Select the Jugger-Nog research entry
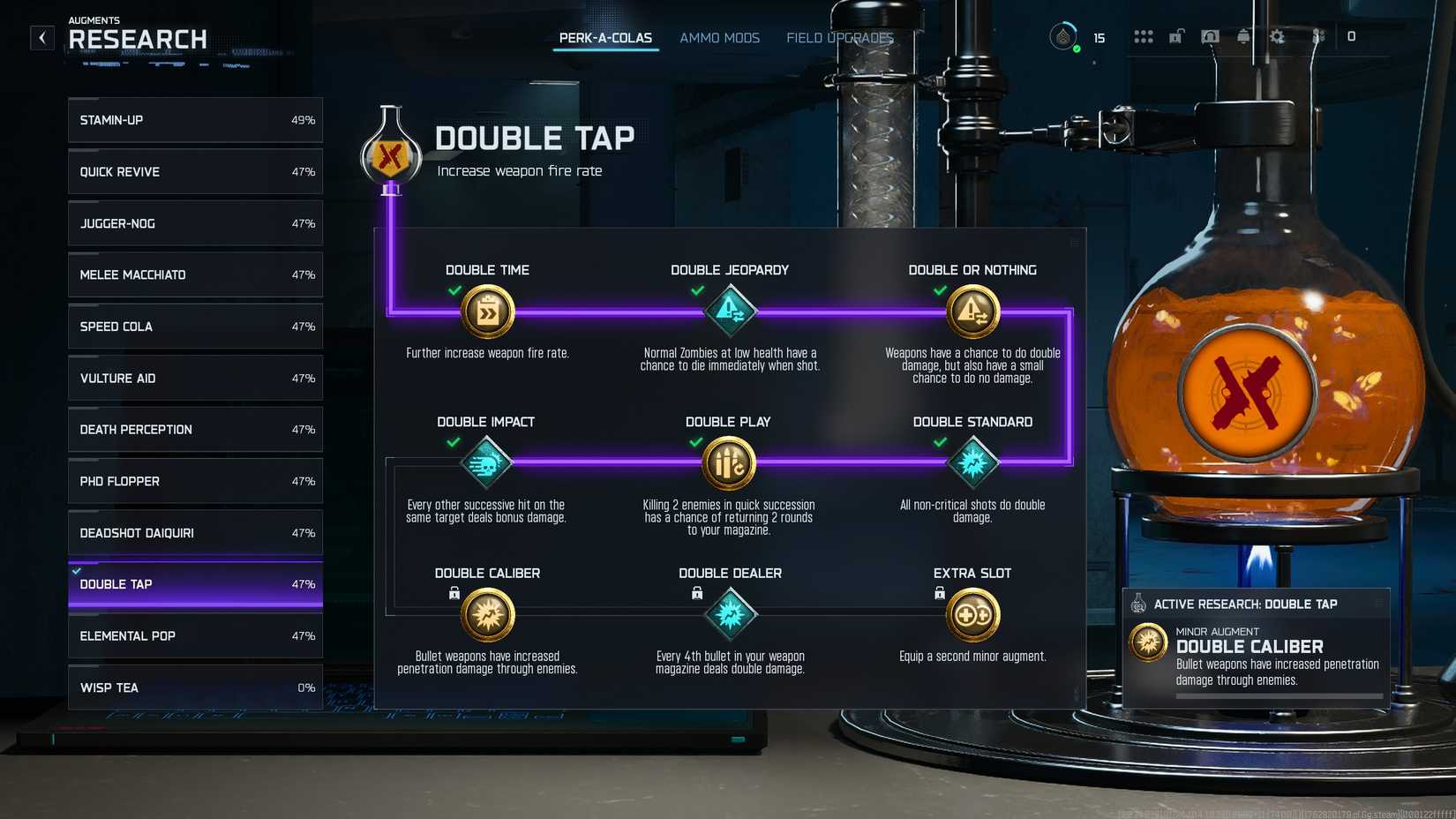Viewport: 1456px width, 819px height. (194, 223)
